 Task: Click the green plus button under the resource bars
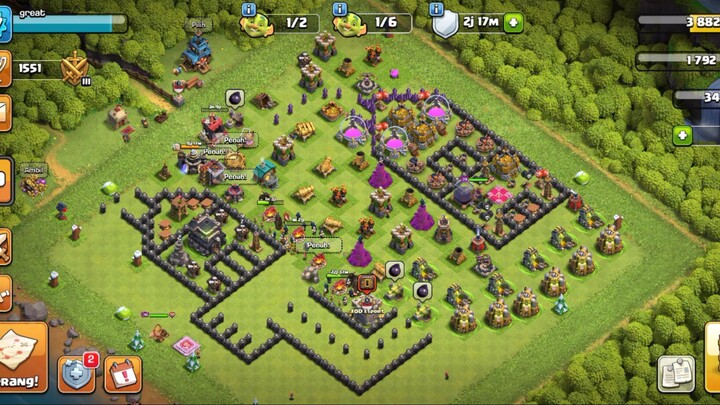pyautogui.click(x=684, y=135)
